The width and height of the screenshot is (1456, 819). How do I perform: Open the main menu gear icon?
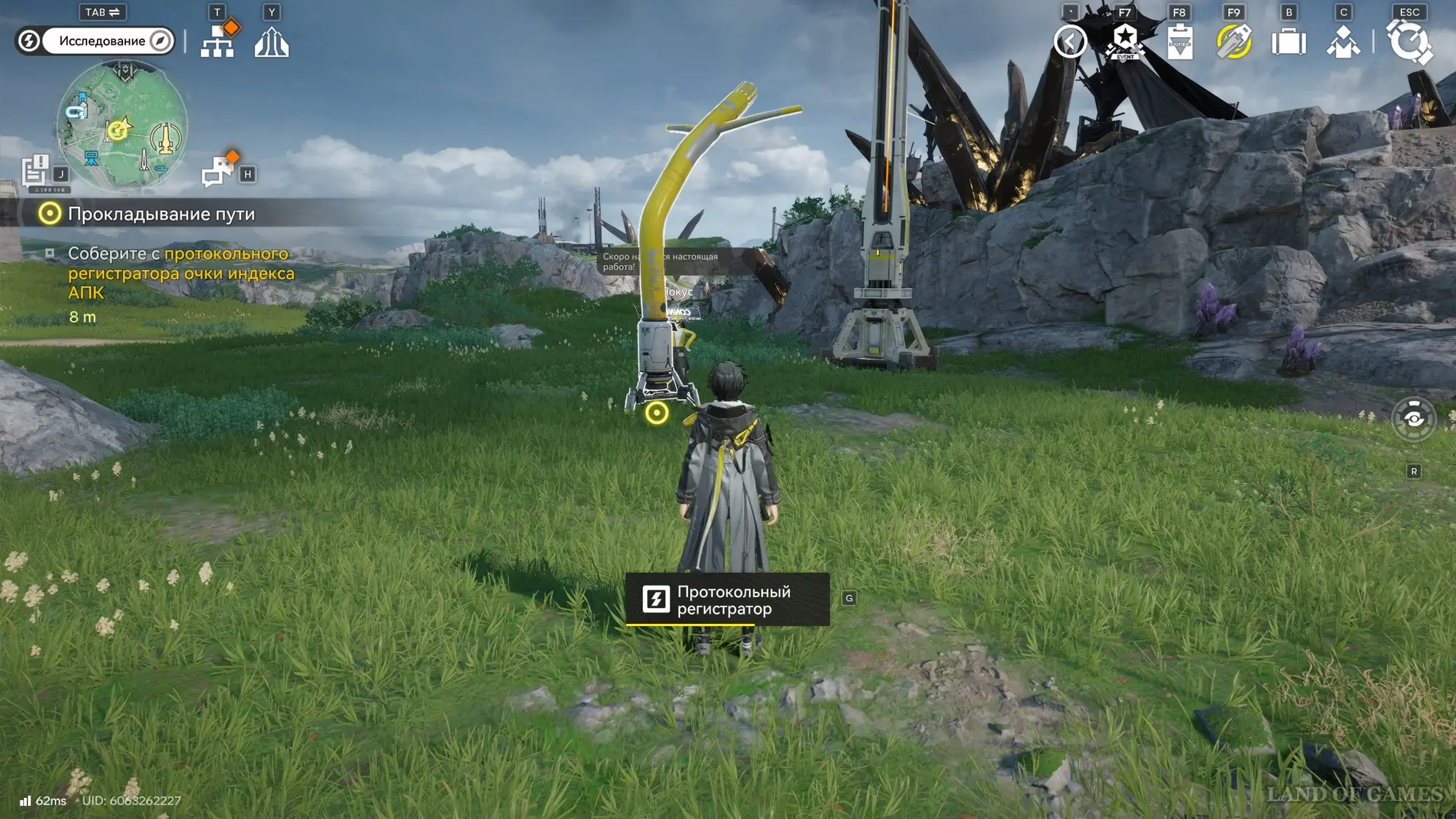pyautogui.click(x=1409, y=41)
